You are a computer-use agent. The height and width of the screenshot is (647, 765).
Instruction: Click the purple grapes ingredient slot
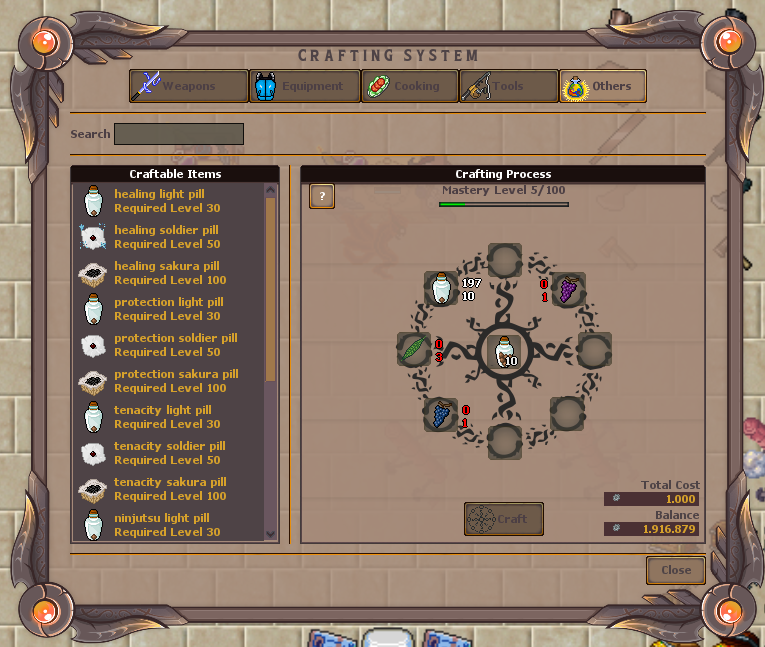[x=568, y=290]
